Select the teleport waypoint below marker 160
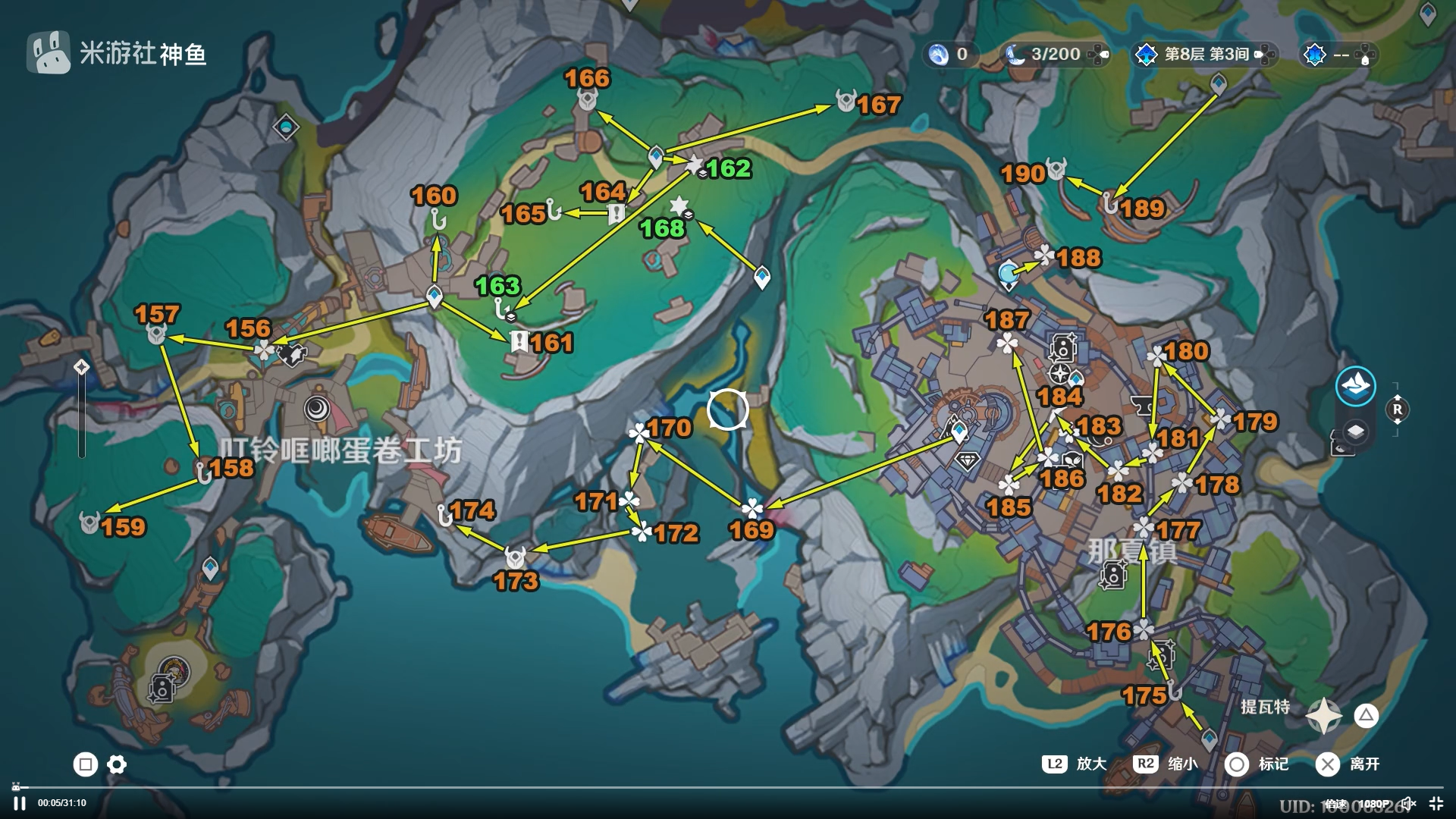The height and width of the screenshot is (819, 1456). [435, 296]
